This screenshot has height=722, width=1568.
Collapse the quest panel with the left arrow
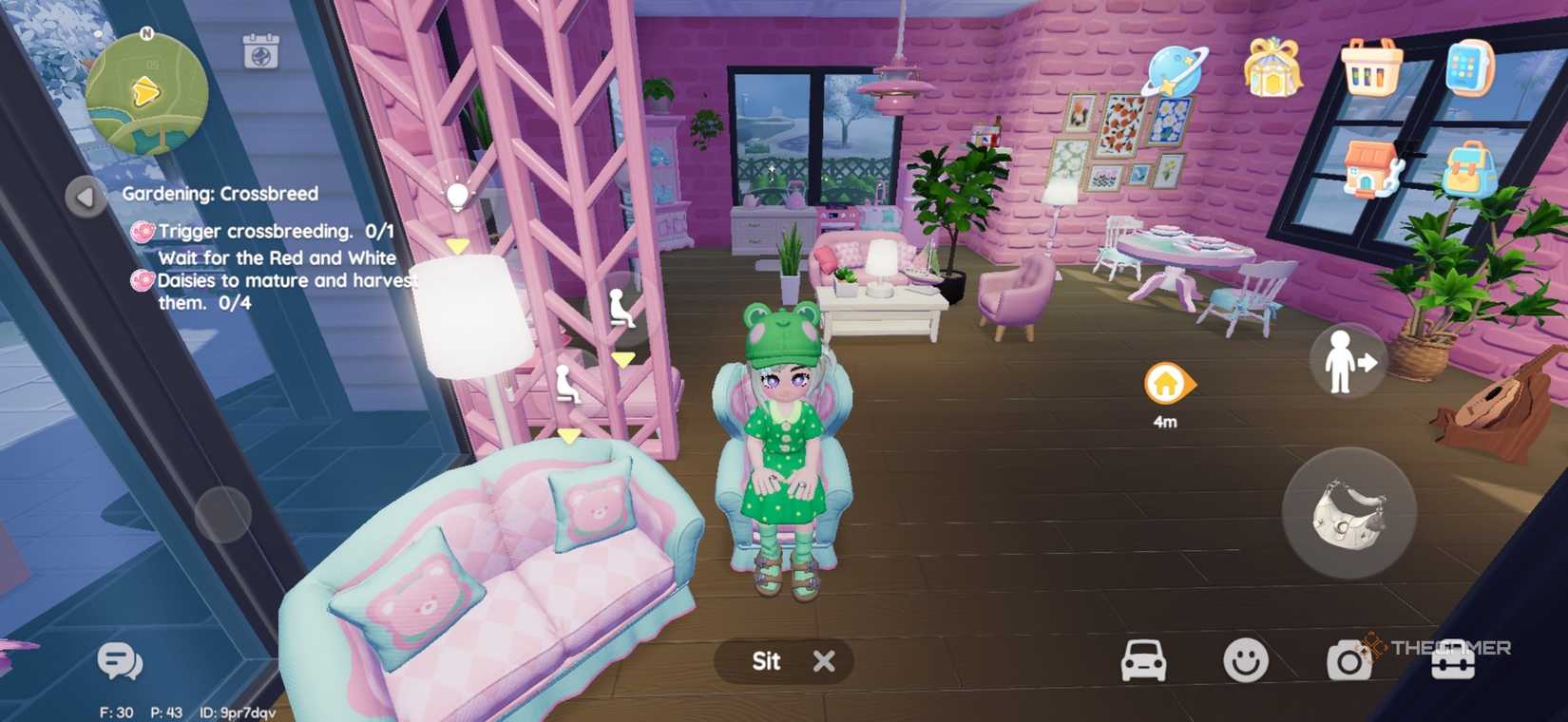pos(84,197)
